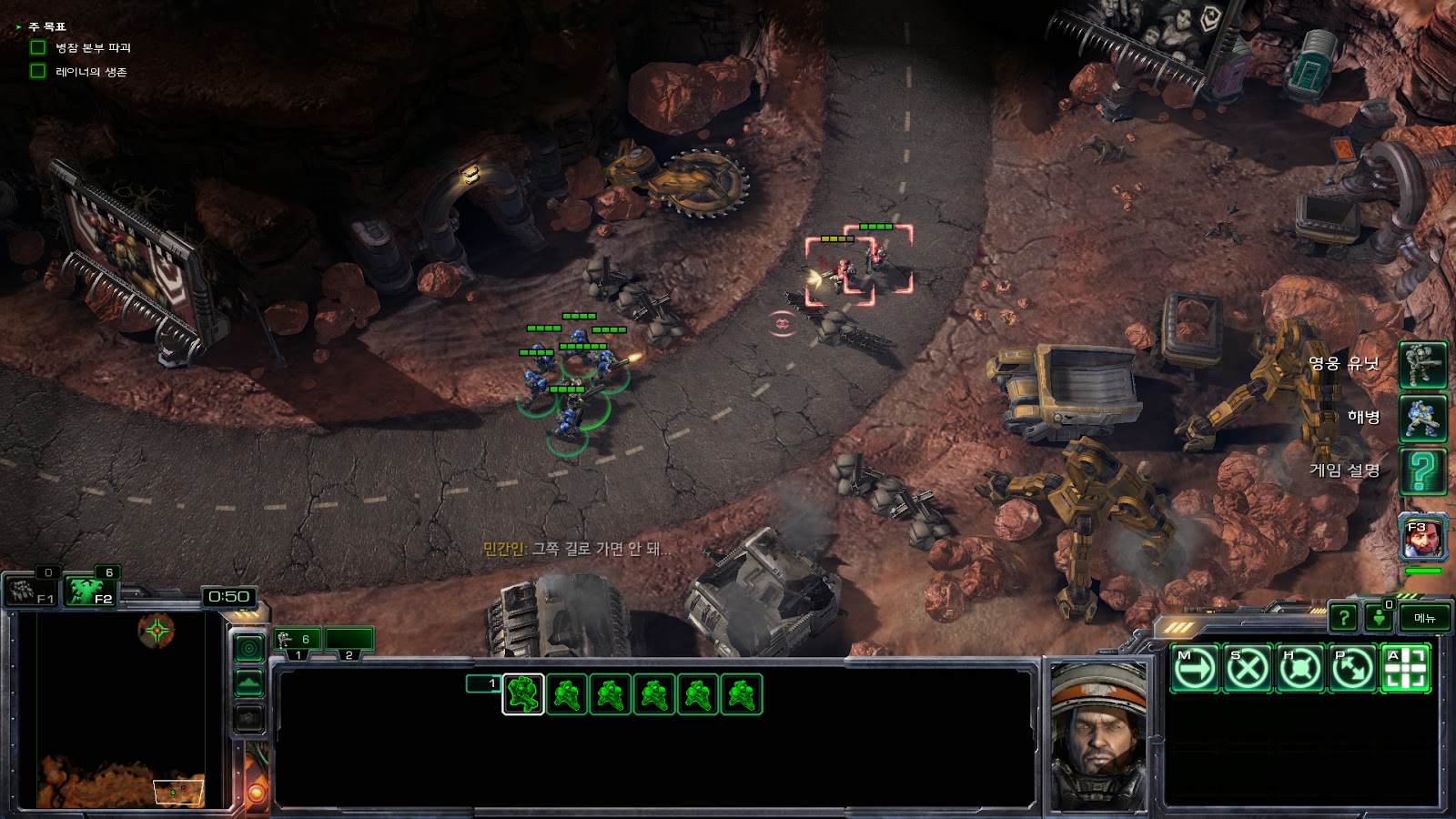Select the Move command button
This screenshot has height=819, width=1456.
pos(1195,669)
